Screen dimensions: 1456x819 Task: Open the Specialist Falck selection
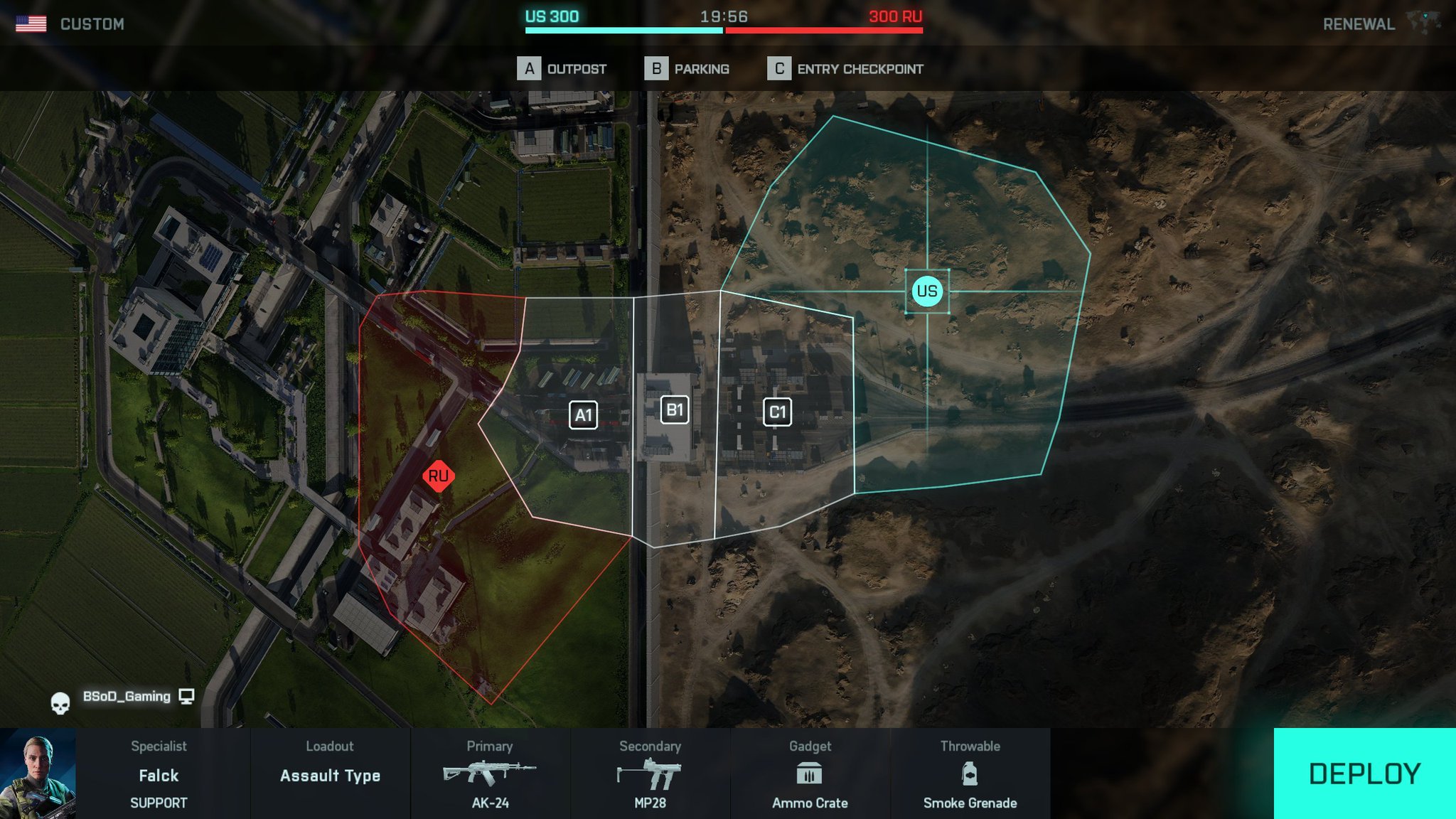(x=159, y=774)
